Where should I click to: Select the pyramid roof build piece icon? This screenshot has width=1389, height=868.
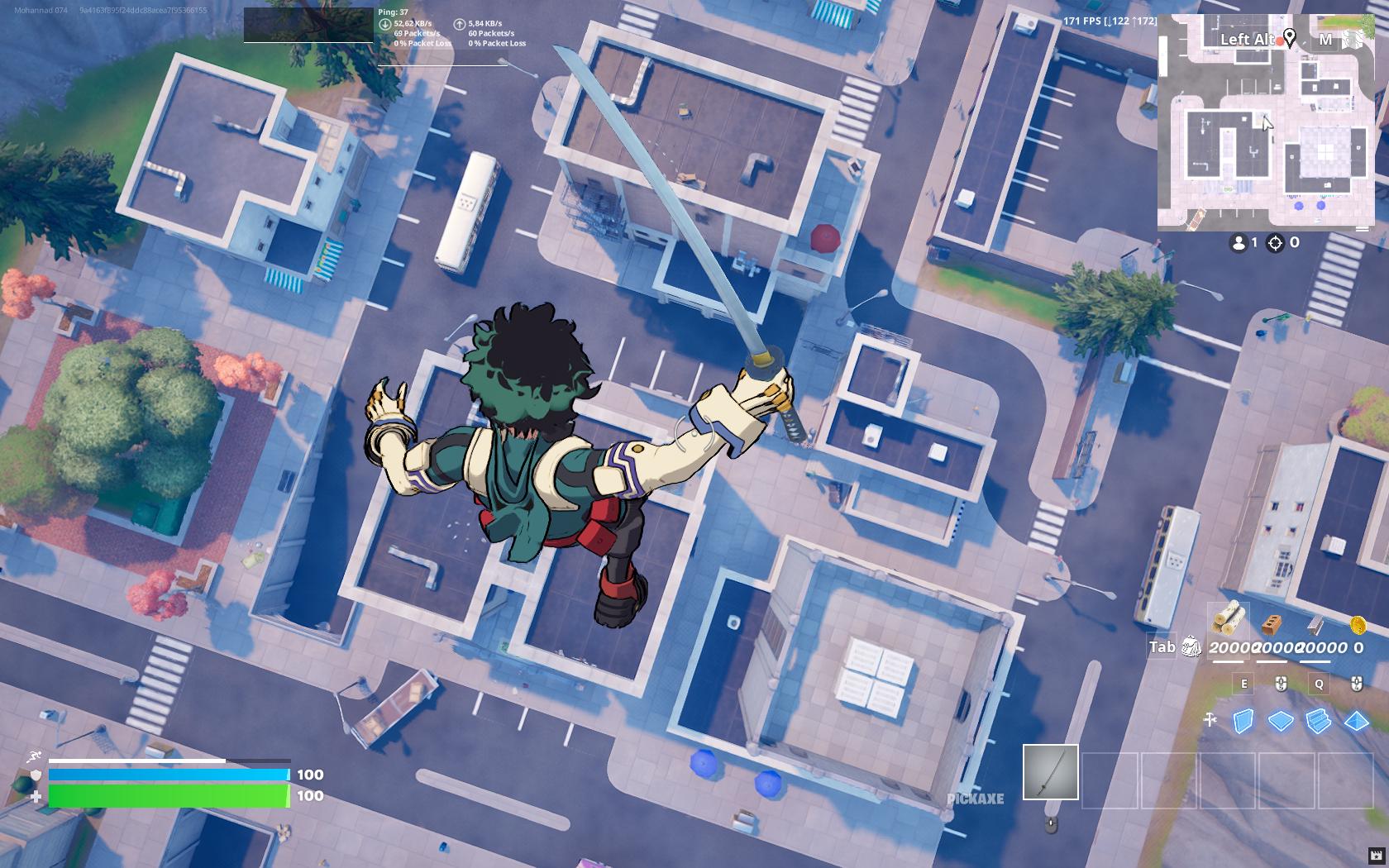(x=1356, y=720)
